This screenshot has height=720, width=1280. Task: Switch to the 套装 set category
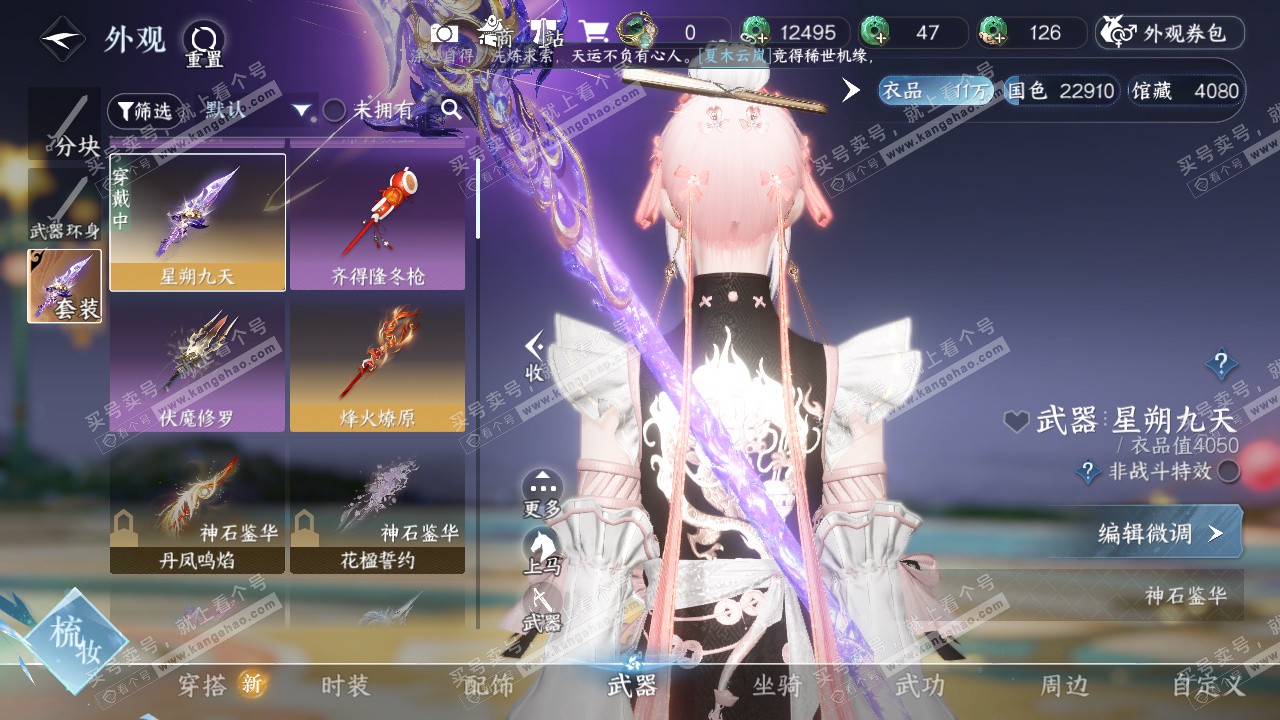pyautogui.click(x=64, y=286)
